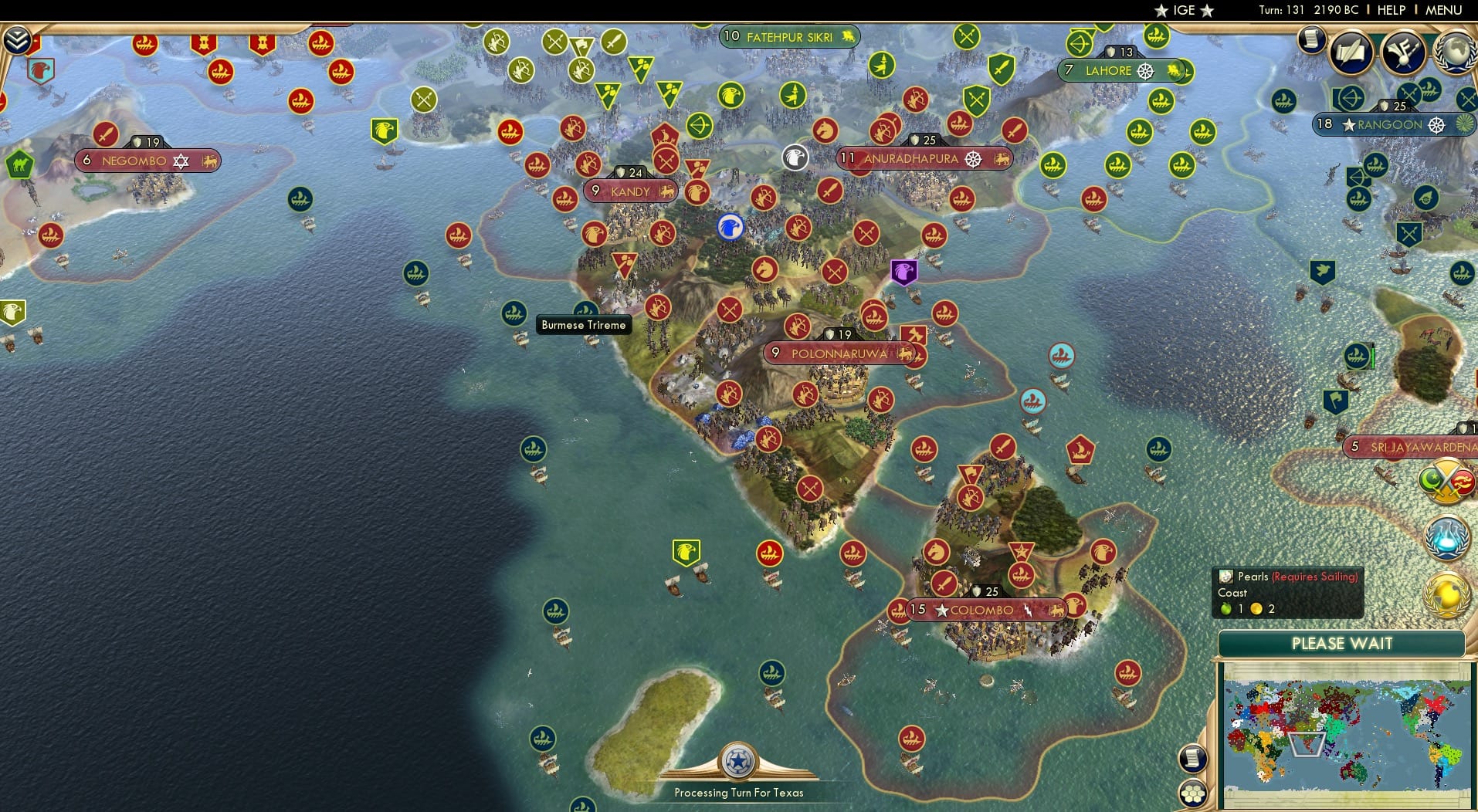This screenshot has height=812, width=1478.
Task: Open the Social Policies screen
Action: click(x=1353, y=52)
